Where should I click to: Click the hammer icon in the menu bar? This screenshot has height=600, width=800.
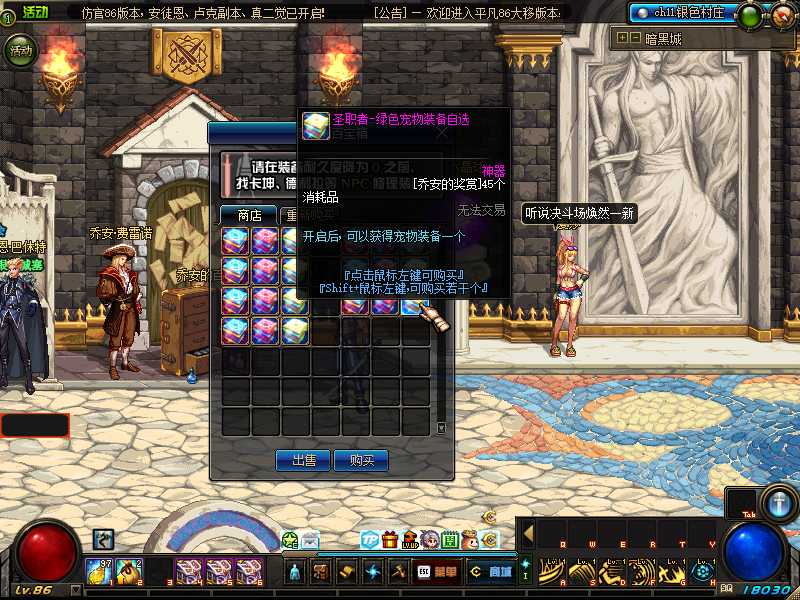[397, 572]
